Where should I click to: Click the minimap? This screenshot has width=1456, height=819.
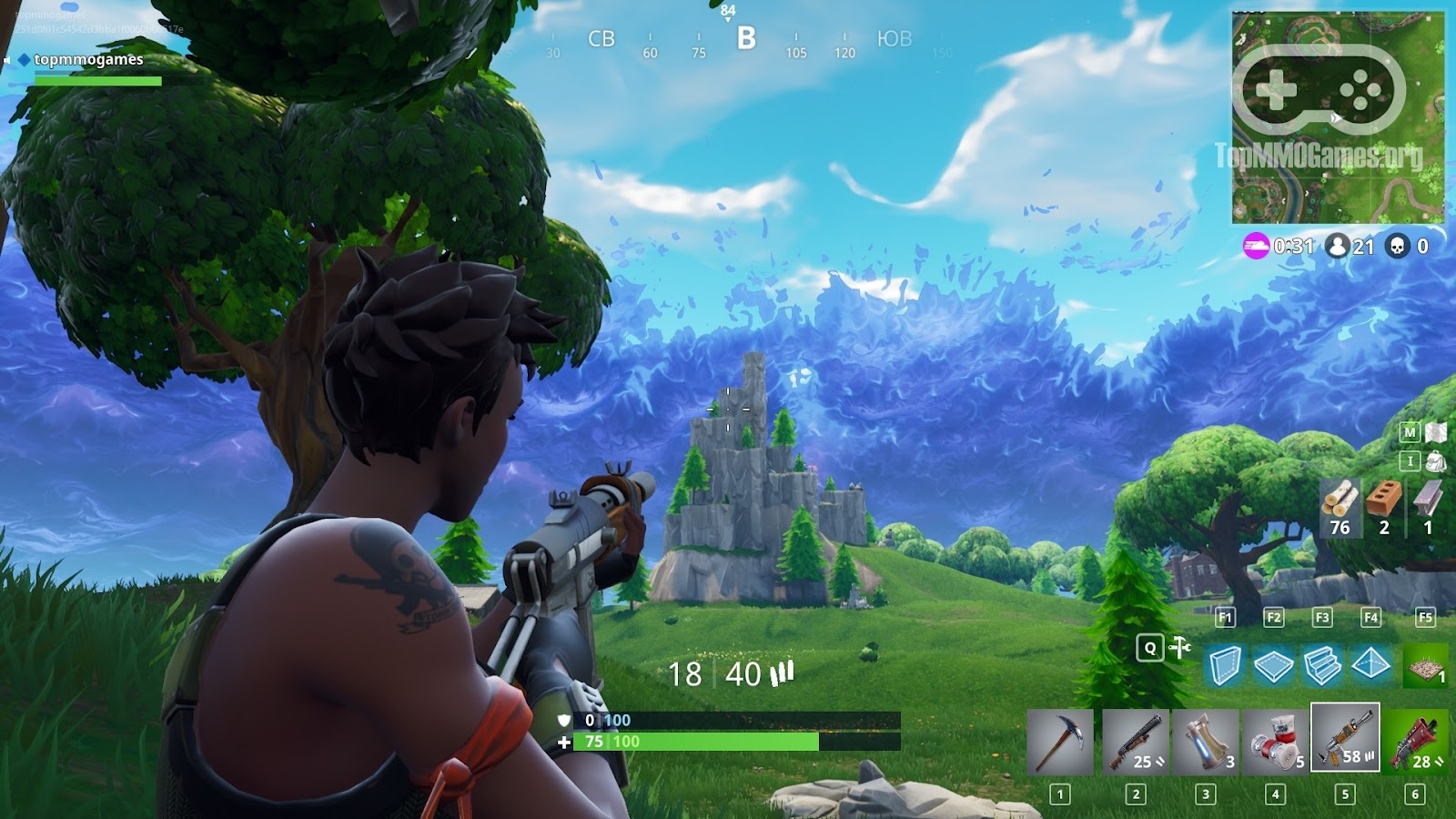(x=1338, y=117)
